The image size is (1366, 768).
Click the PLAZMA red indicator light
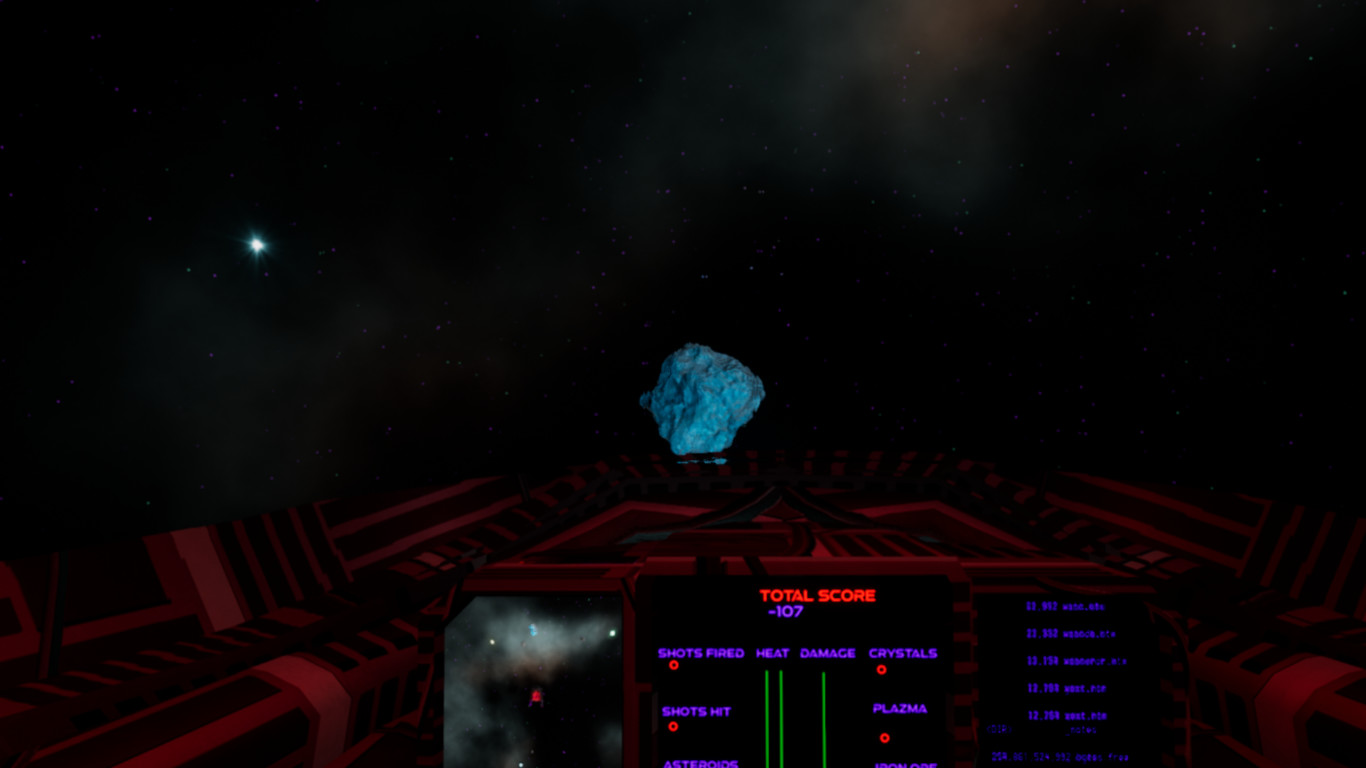[884, 738]
